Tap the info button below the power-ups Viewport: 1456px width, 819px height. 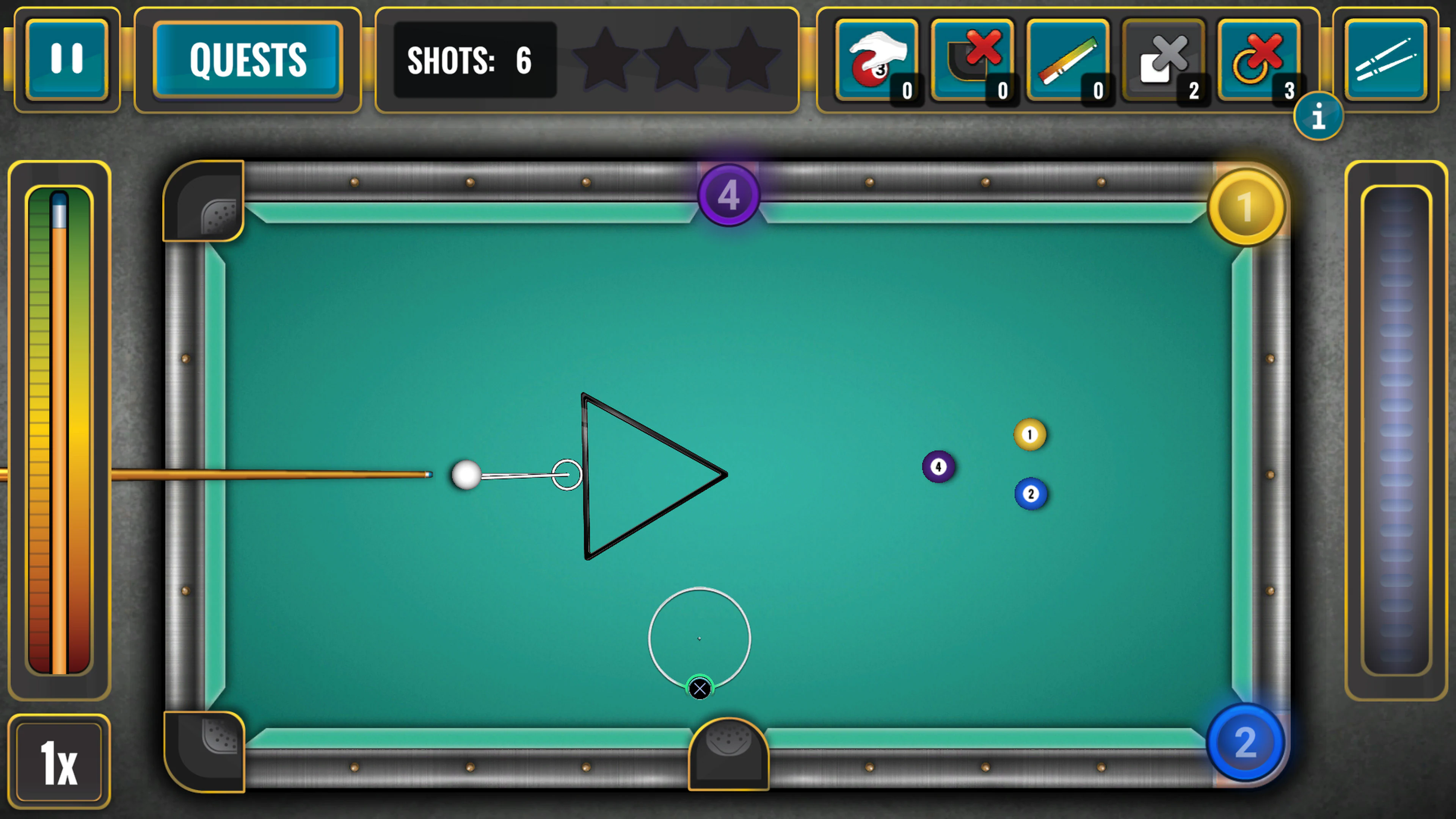[x=1319, y=116]
